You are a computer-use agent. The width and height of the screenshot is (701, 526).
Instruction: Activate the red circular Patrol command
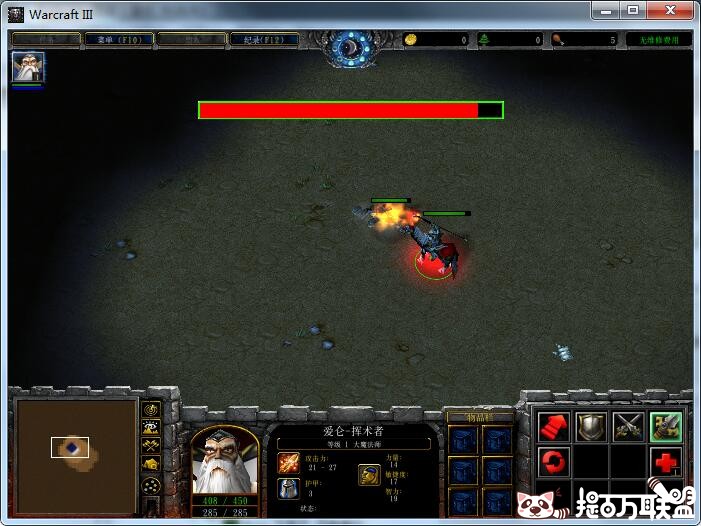(x=555, y=462)
